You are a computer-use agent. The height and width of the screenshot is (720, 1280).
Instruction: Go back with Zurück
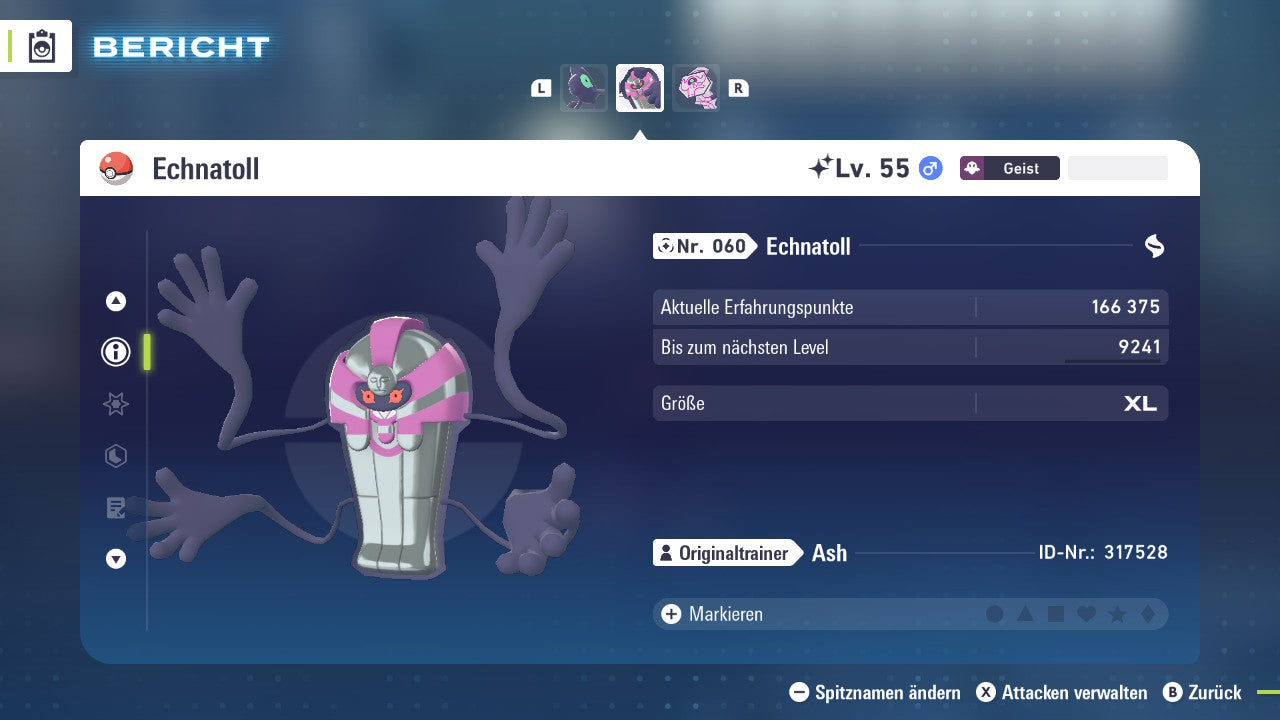1203,692
